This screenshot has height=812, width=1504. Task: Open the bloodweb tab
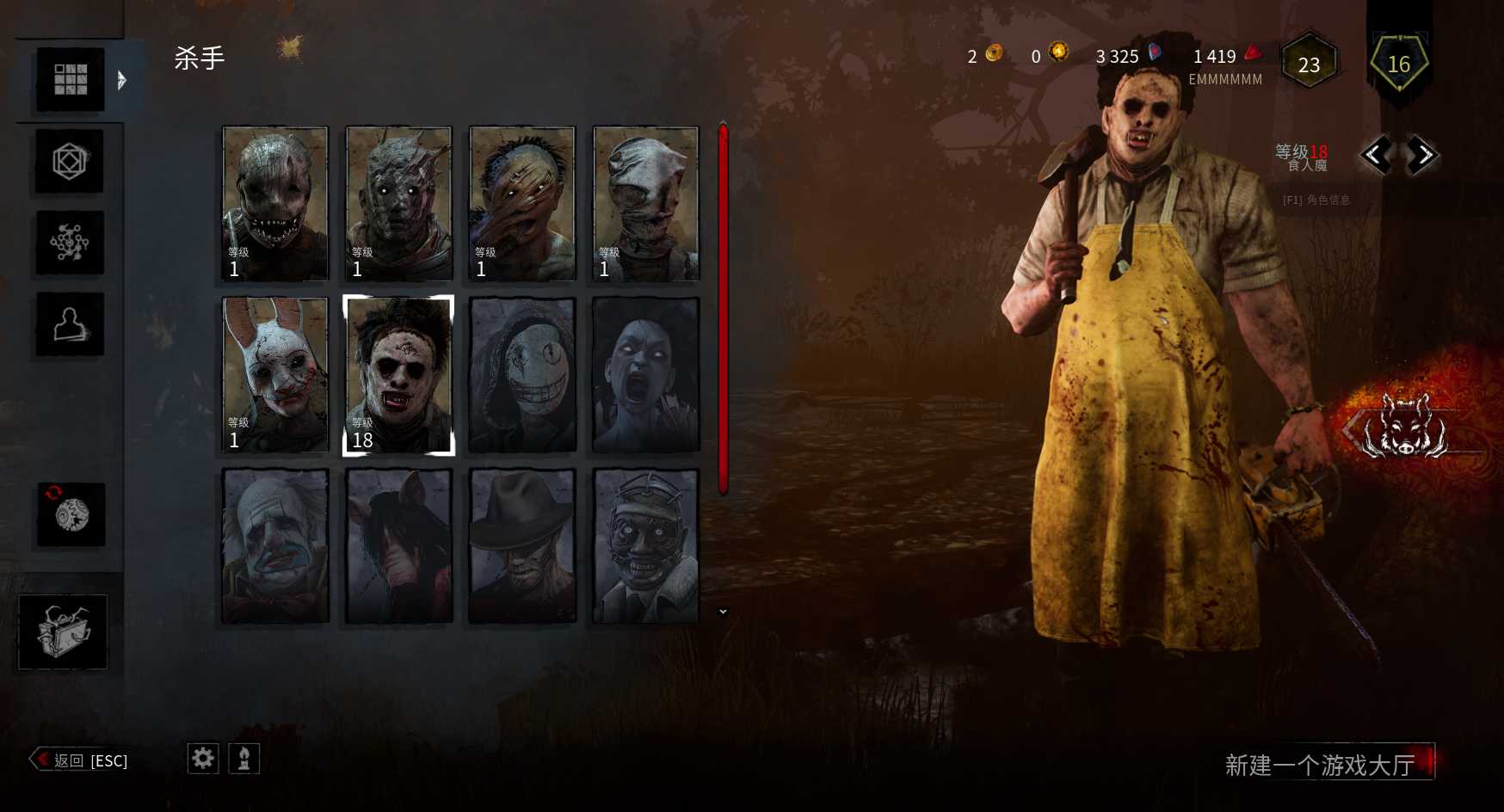coord(70,243)
